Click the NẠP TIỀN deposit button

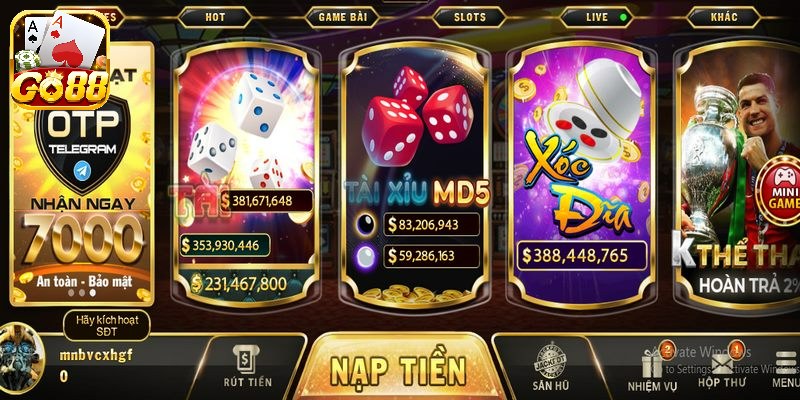[398, 369]
